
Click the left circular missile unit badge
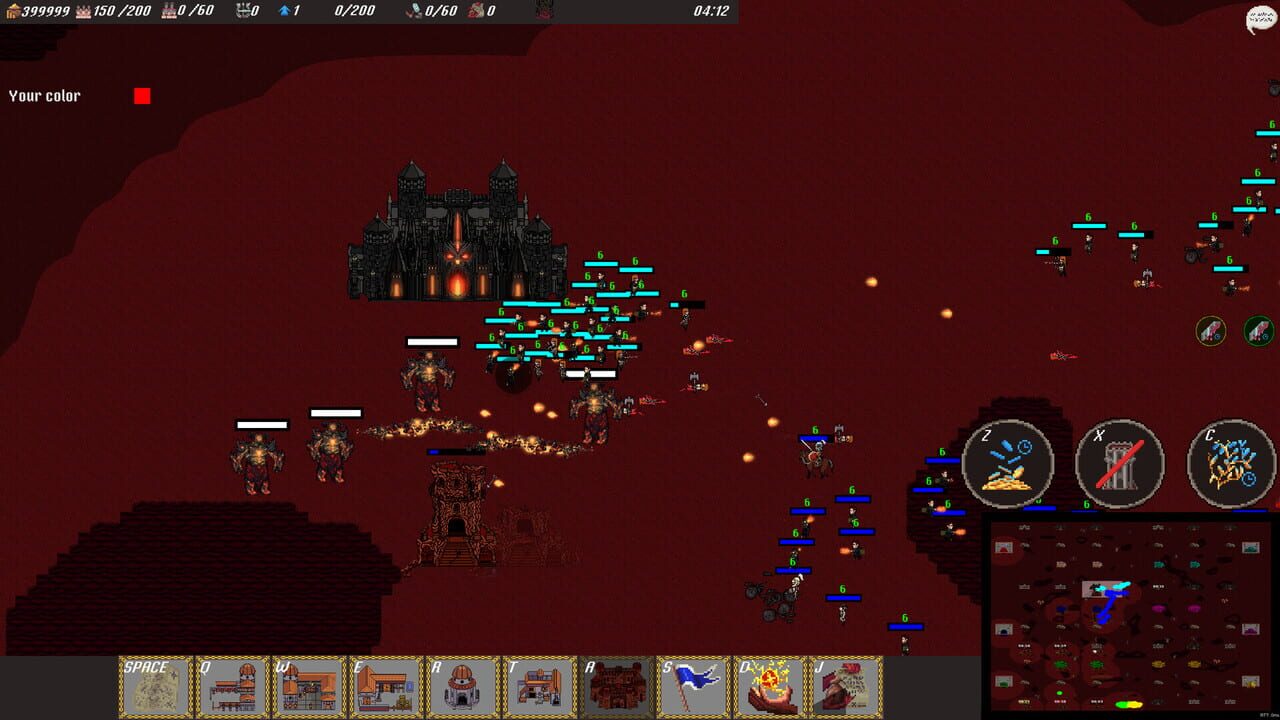pos(1209,331)
